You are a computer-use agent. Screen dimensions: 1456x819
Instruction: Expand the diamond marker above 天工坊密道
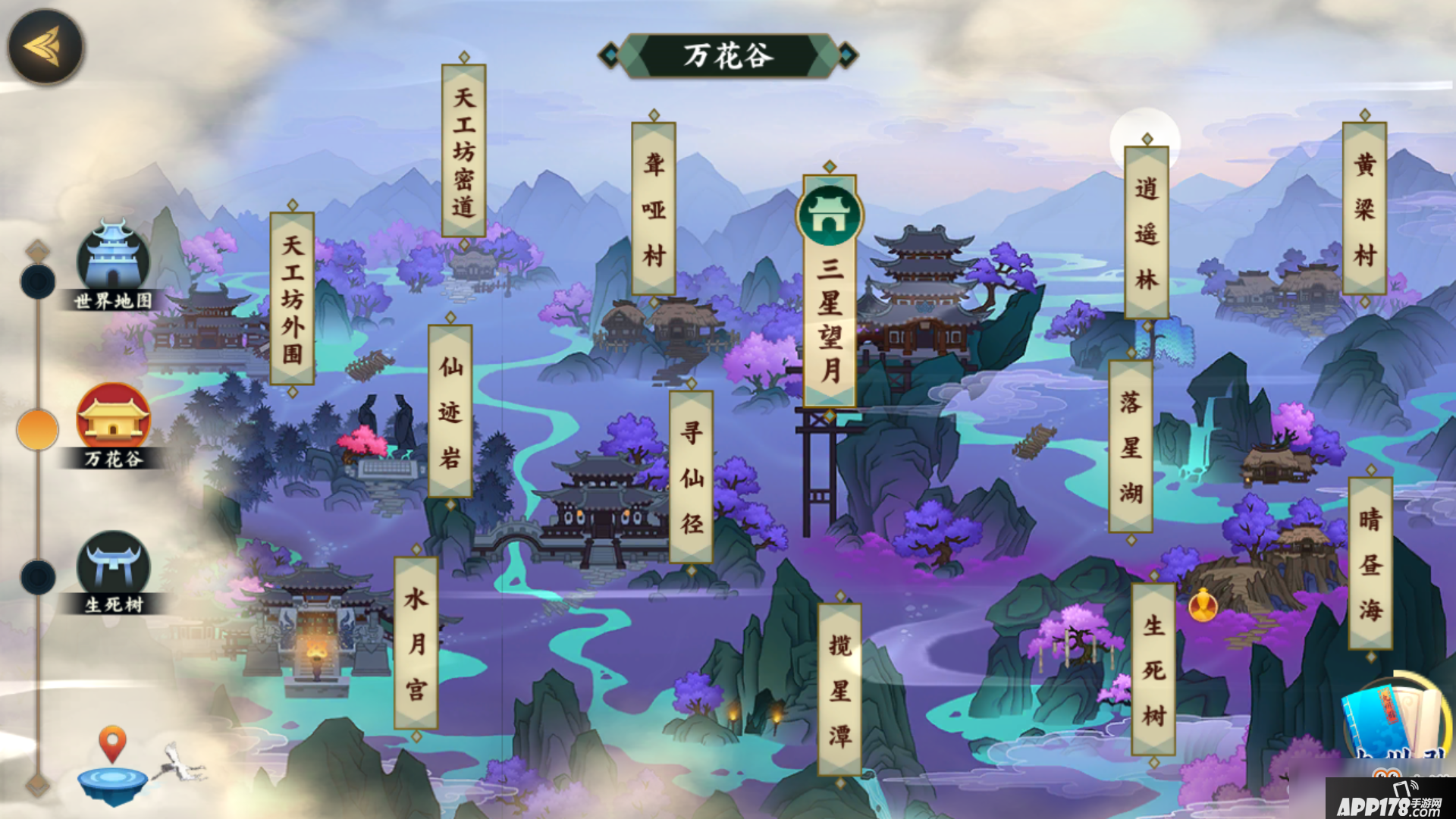(463, 56)
